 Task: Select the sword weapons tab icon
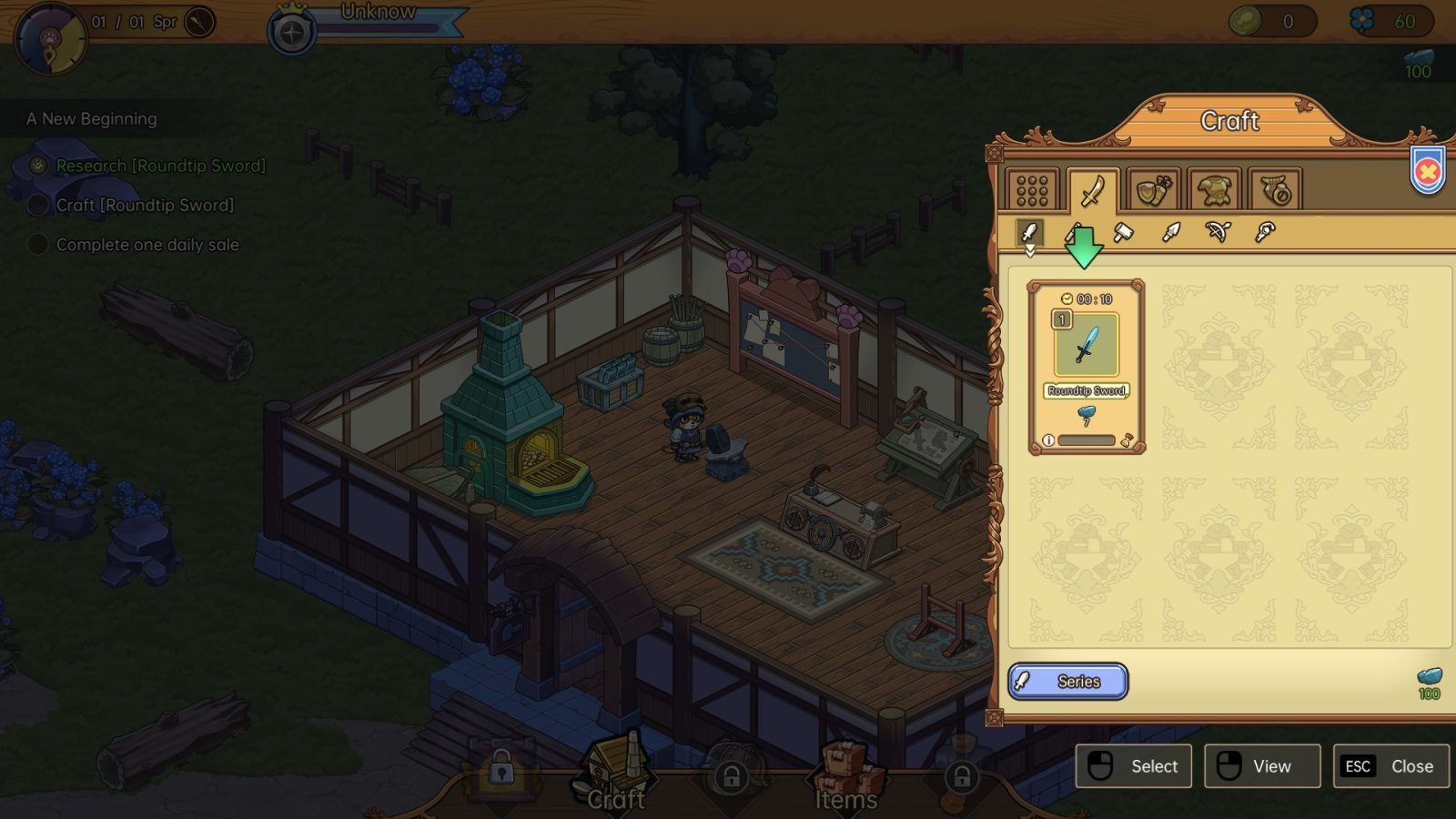[1092, 188]
